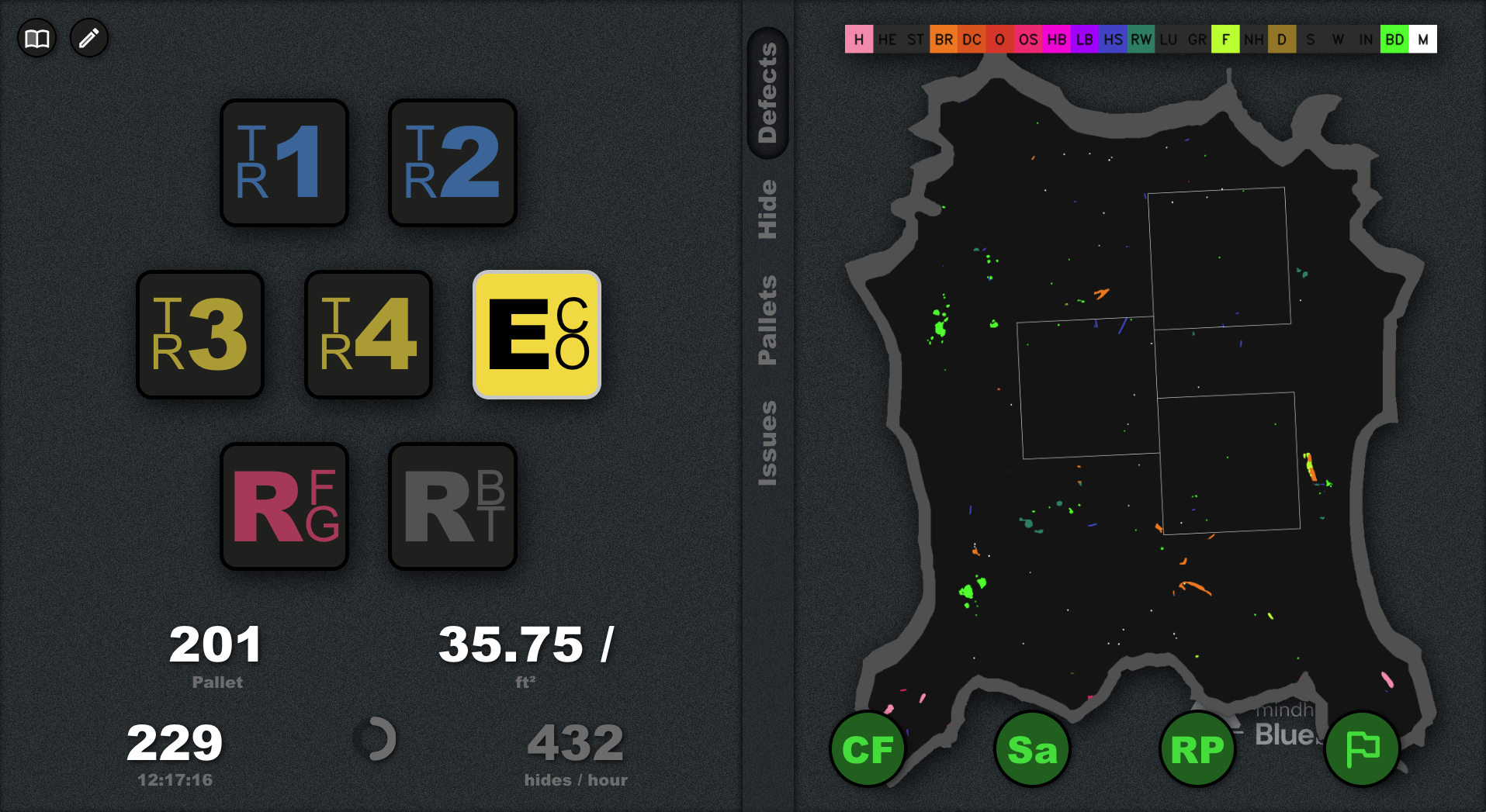1486x812 pixels.
Task: Open the book icon button
Action: click(37, 38)
